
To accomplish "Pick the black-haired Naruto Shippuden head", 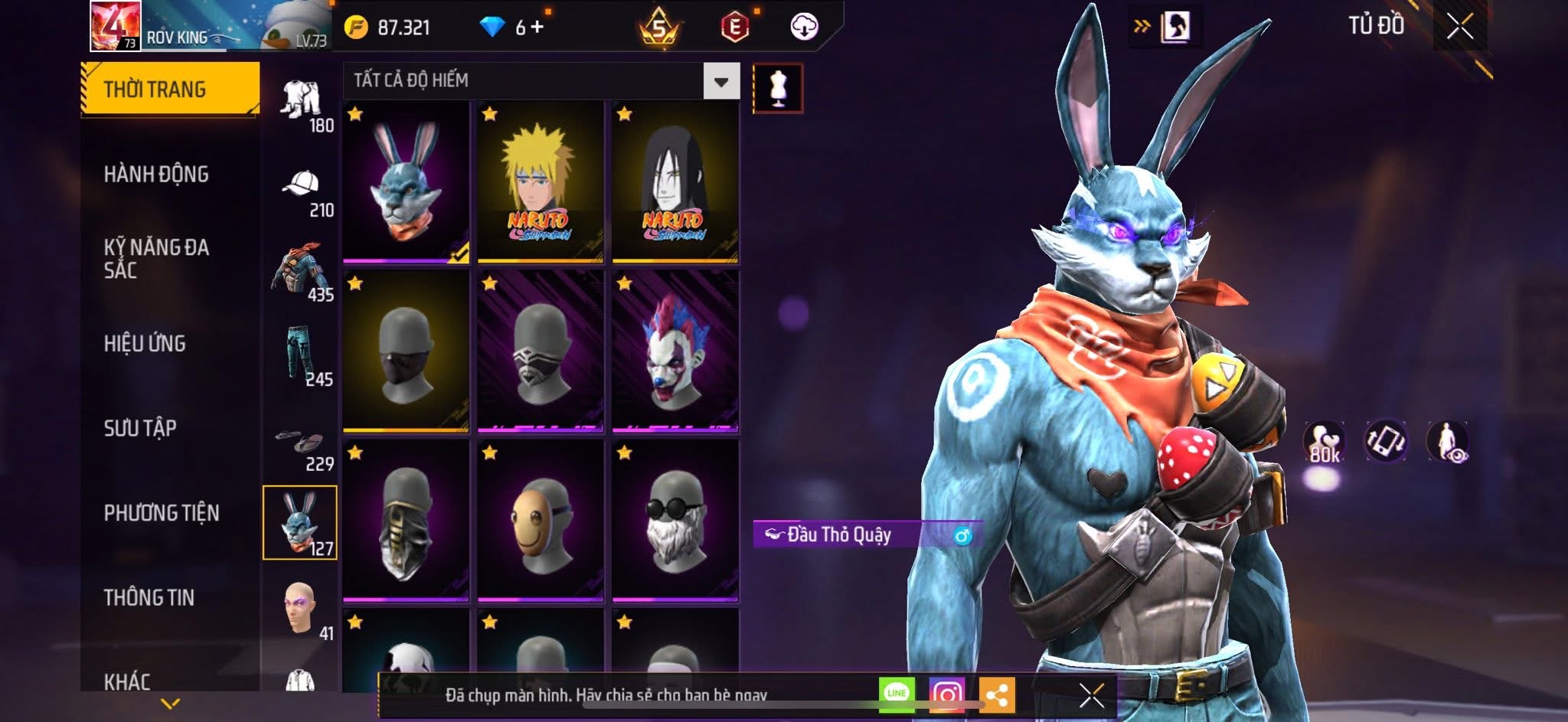I will (x=675, y=183).
